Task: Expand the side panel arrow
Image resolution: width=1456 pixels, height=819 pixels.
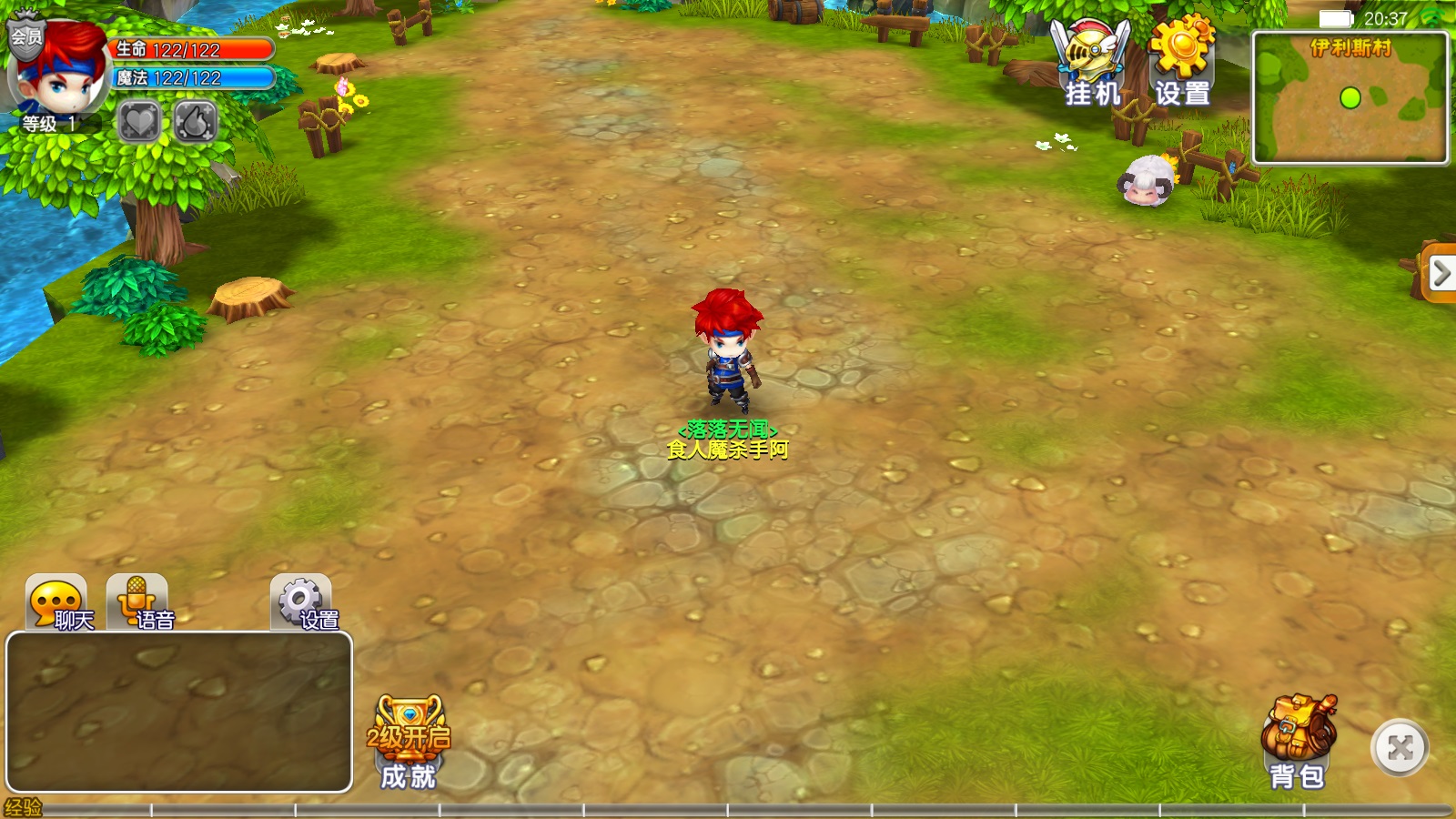Action: [x=1440, y=272]
